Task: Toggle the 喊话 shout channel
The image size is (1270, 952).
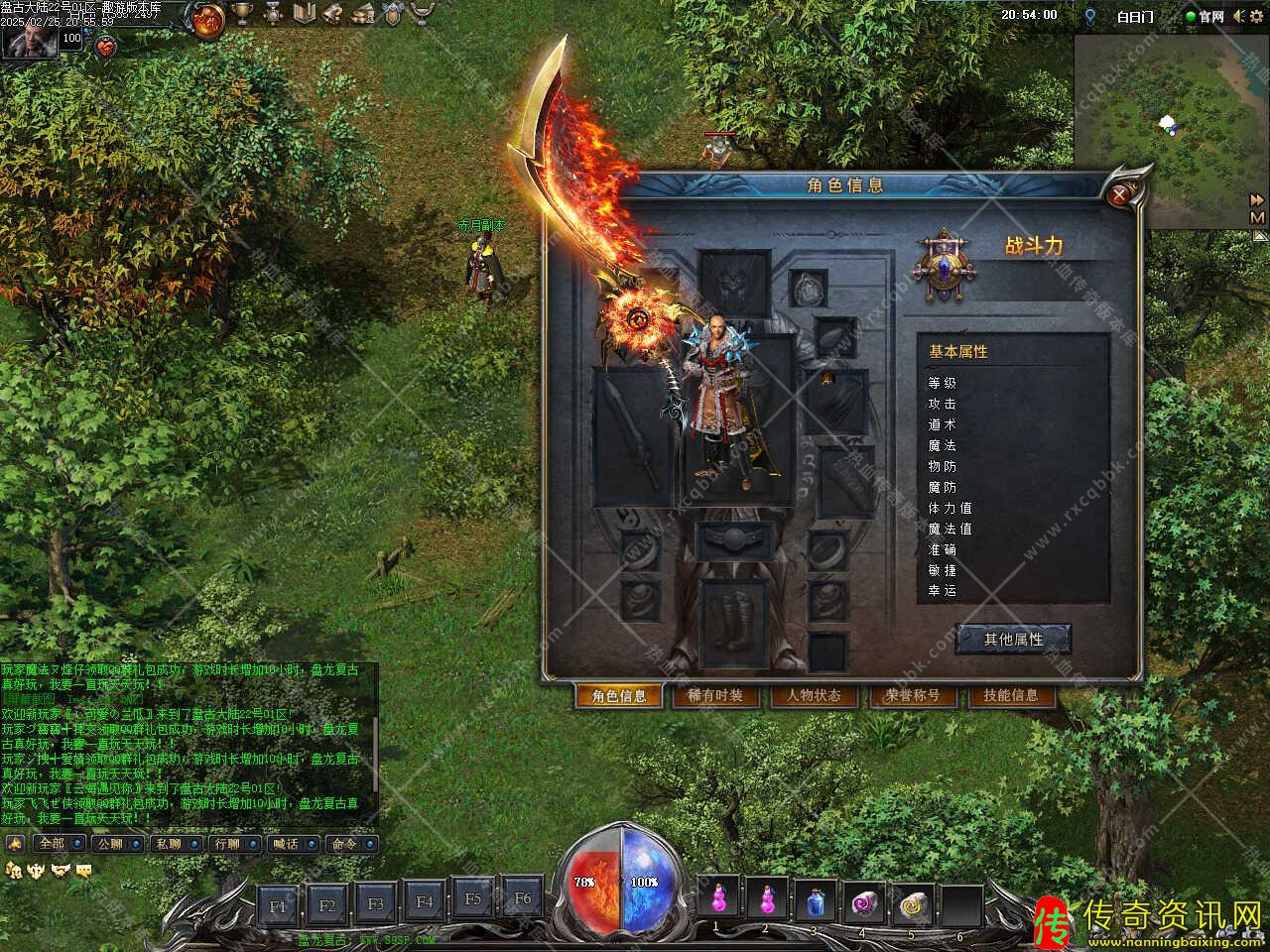Action: click(292, 844)
